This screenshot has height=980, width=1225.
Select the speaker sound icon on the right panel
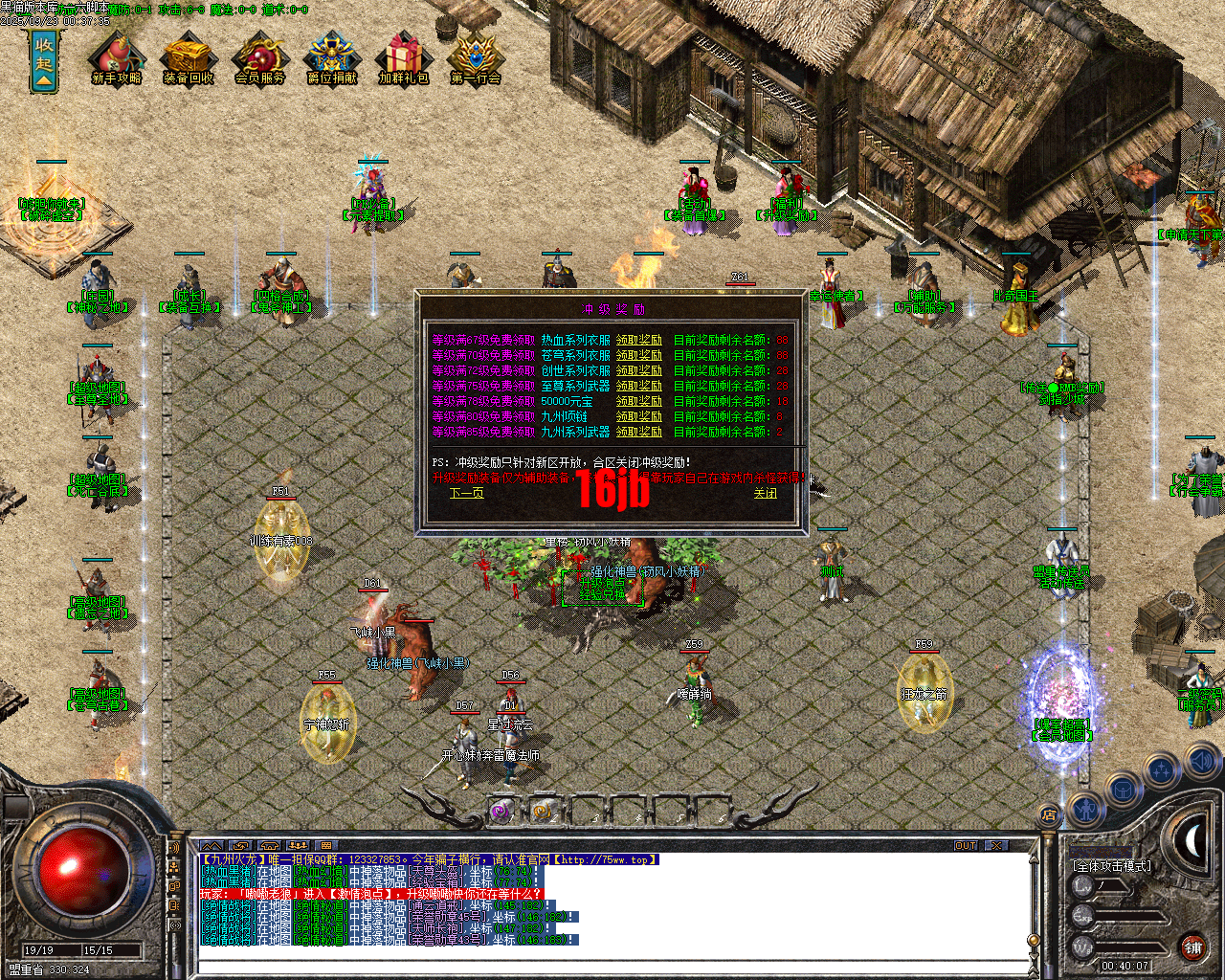tap(1201, 763)
